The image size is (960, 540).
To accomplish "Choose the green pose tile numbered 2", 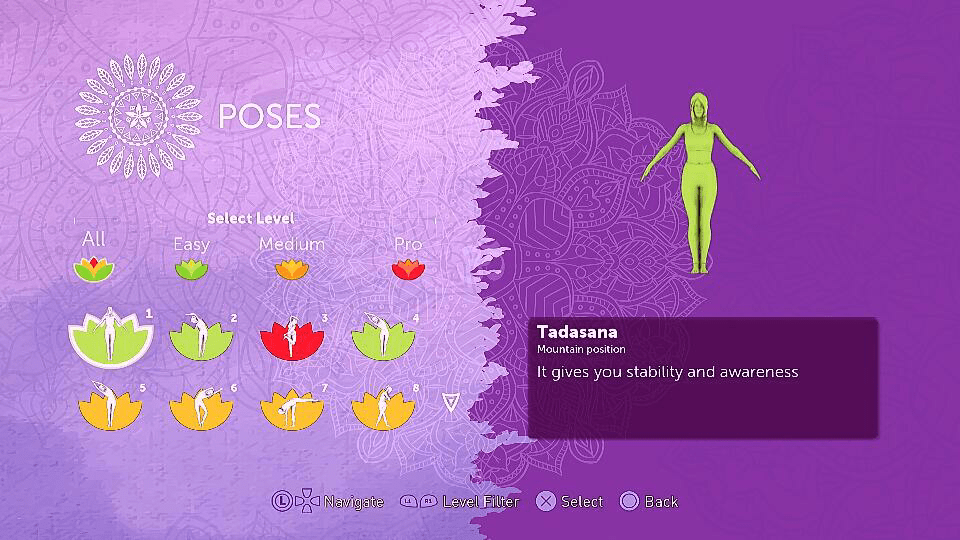I will pos(201,339).
